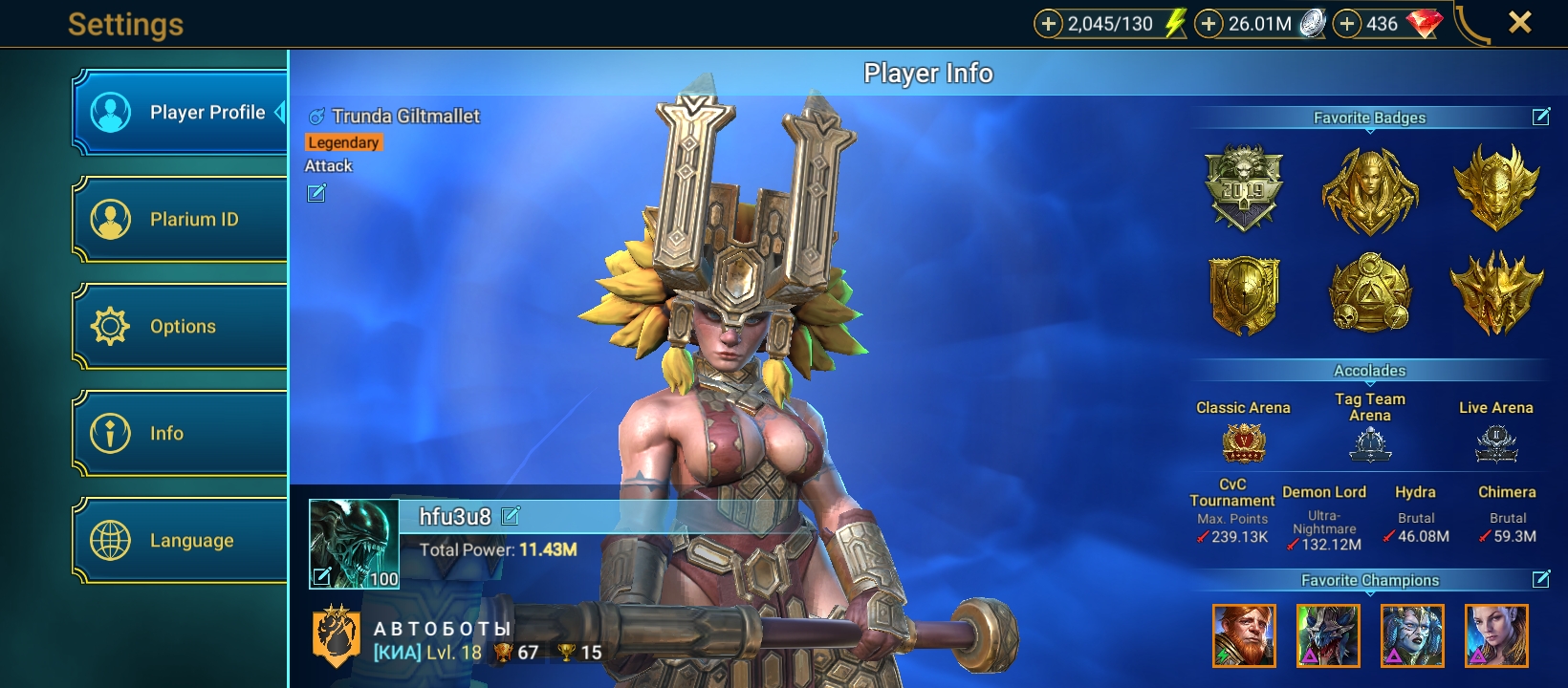Select the red-bearded dwarf favorite champion
Image resolution: width=1568 pixels, height=688 pixels.
coord(1244,635)
